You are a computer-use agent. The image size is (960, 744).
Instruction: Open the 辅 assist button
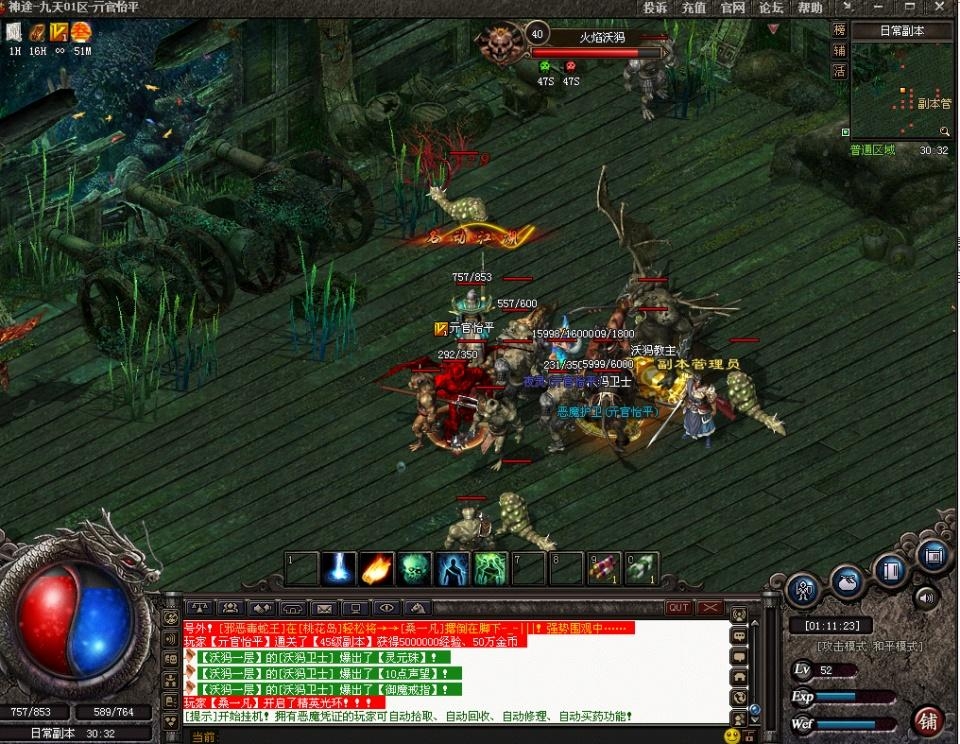(x=840, y=50)
